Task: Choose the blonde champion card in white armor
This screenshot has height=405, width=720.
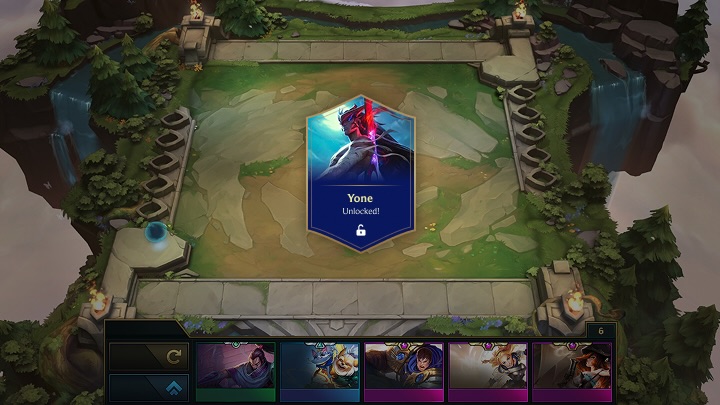Action: tap(487, 370)
